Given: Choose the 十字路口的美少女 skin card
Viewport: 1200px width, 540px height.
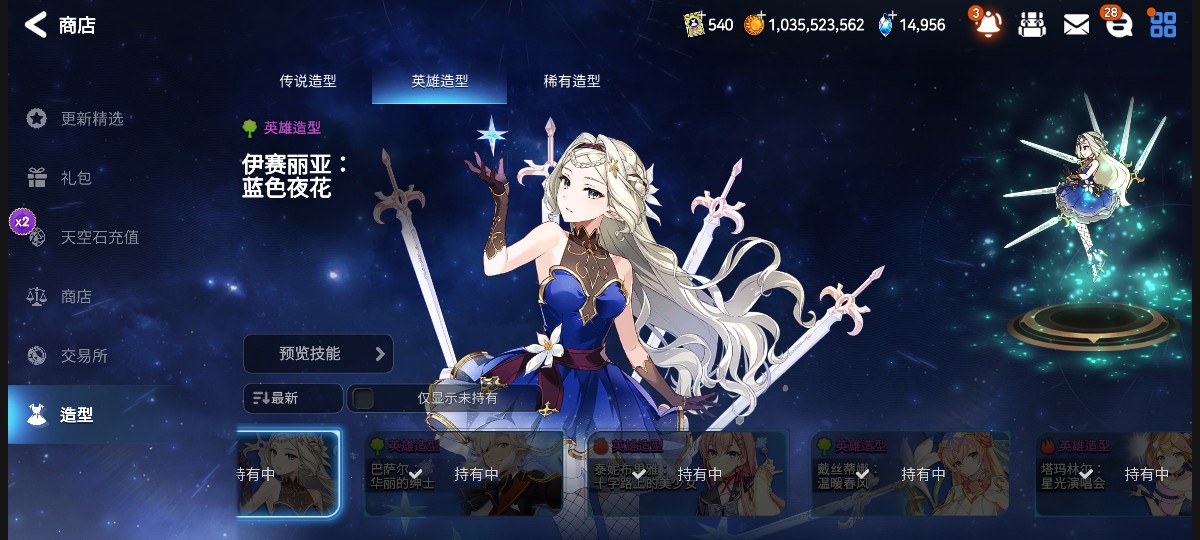Looking at the screenshot, I should [688, 474].
